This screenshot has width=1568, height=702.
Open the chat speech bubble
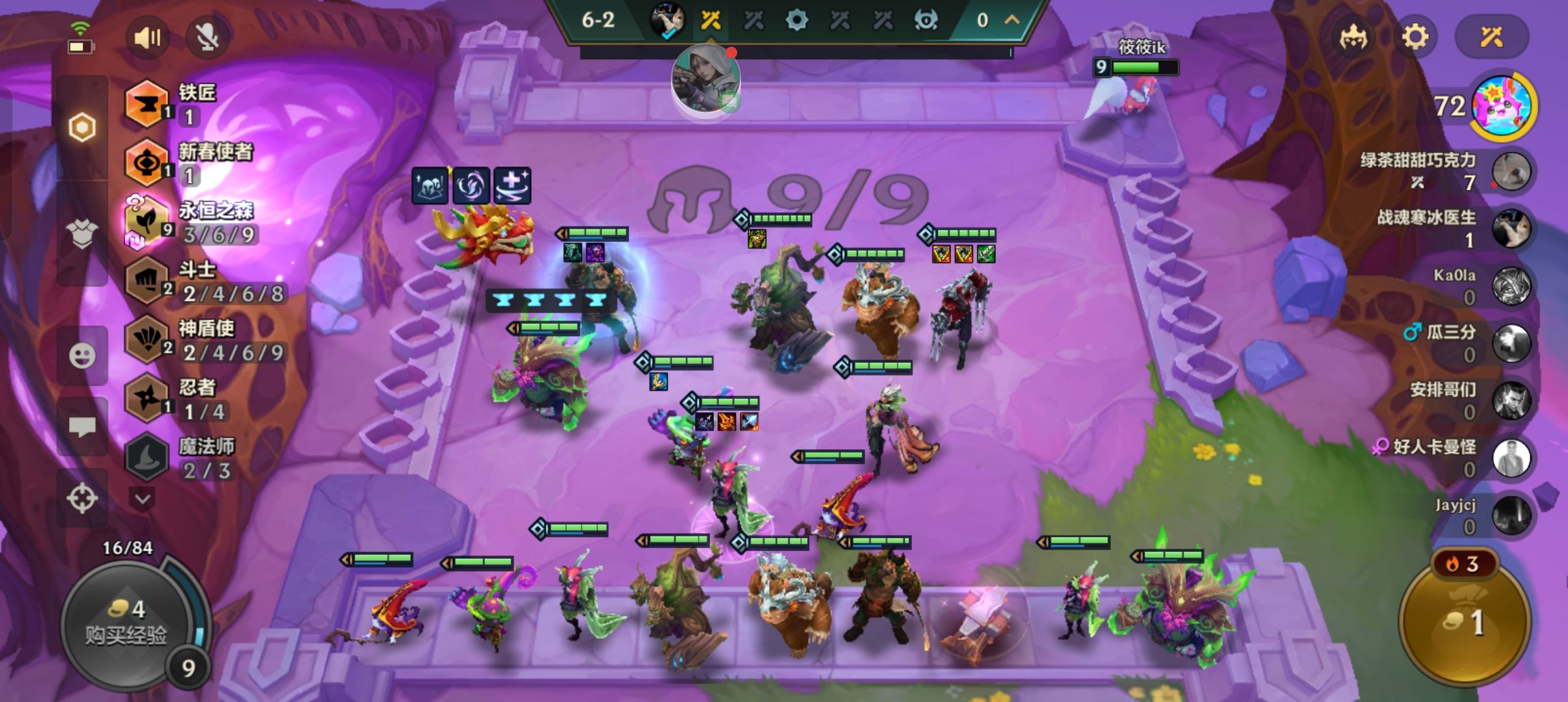[x=83, y=427]
